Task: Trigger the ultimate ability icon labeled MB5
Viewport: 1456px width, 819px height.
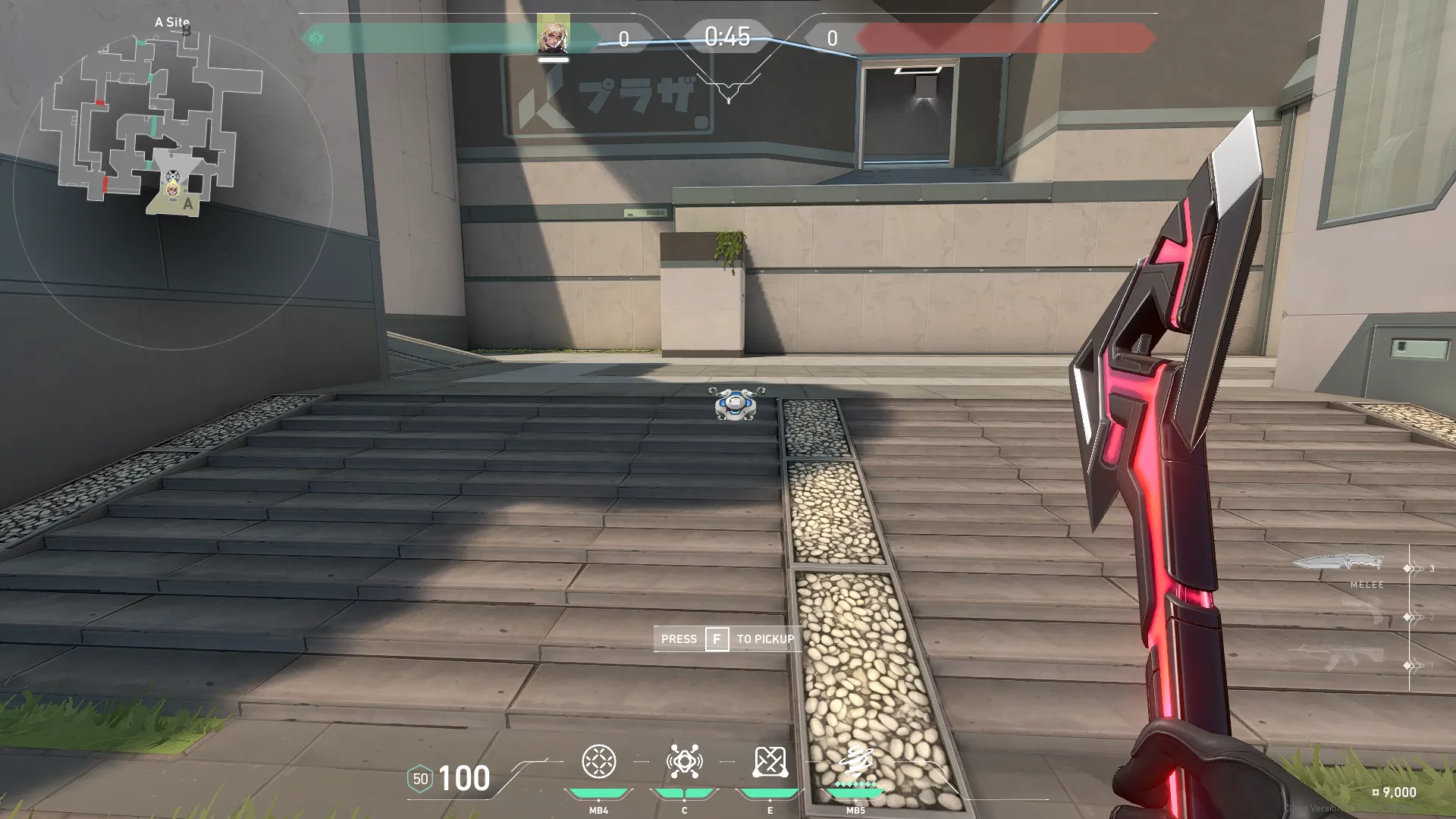Action: [855, 762]
